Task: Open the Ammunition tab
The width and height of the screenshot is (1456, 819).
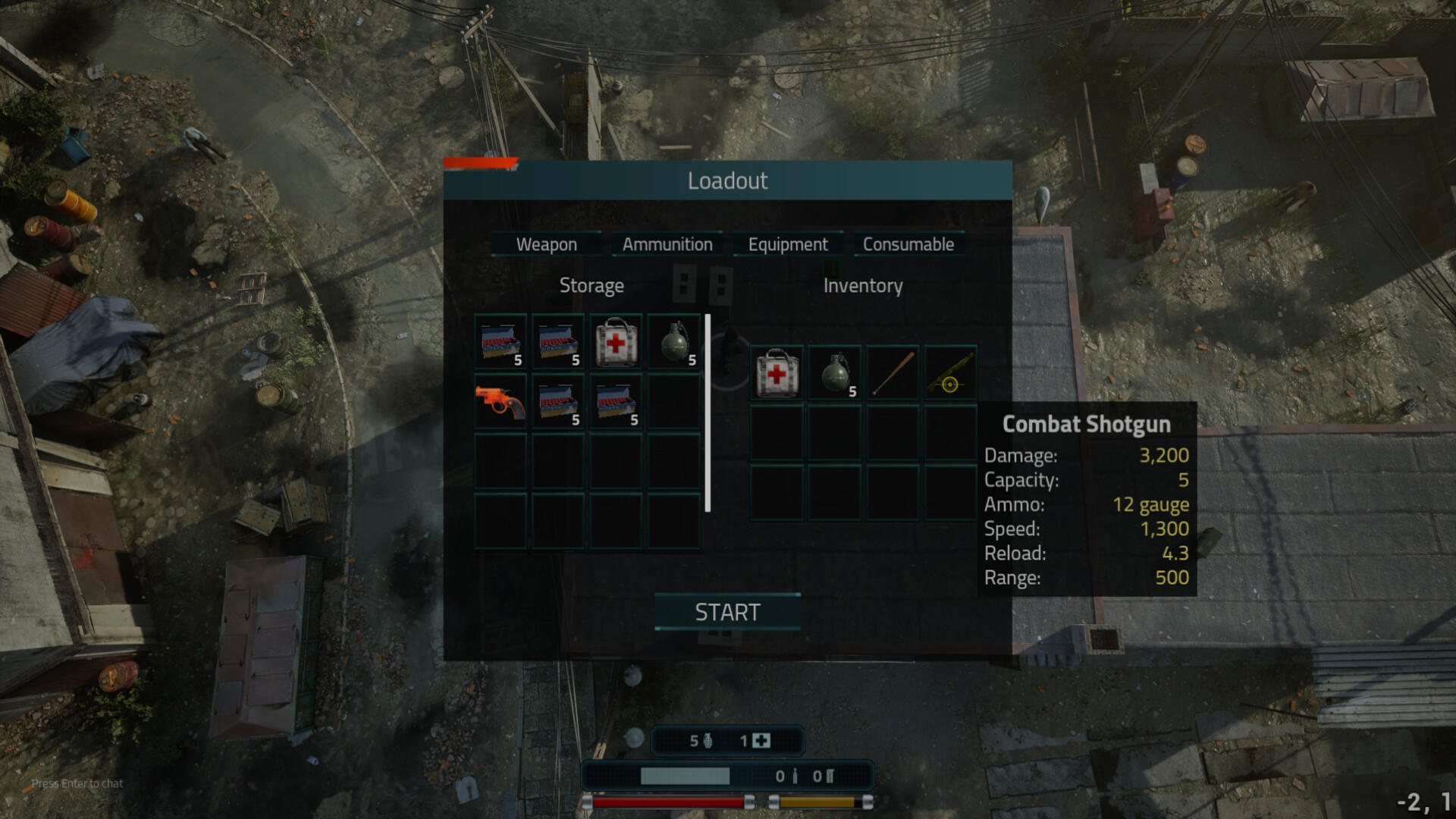Action: coord(667,244)
